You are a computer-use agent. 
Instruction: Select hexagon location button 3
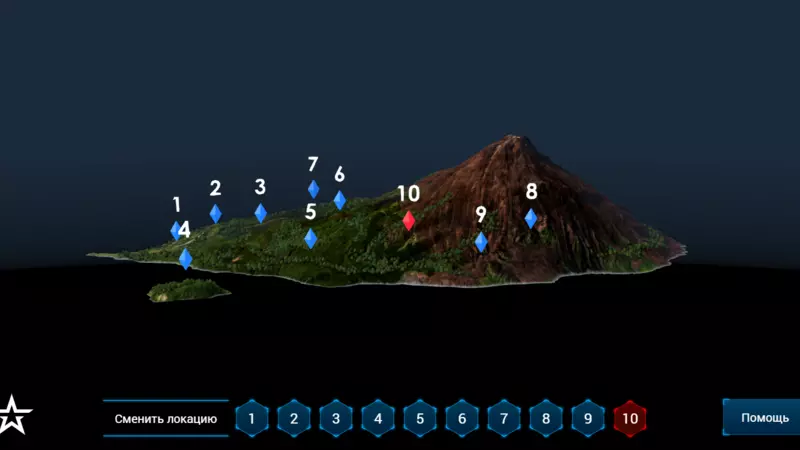pyautogui.click(x=336, y=418)
